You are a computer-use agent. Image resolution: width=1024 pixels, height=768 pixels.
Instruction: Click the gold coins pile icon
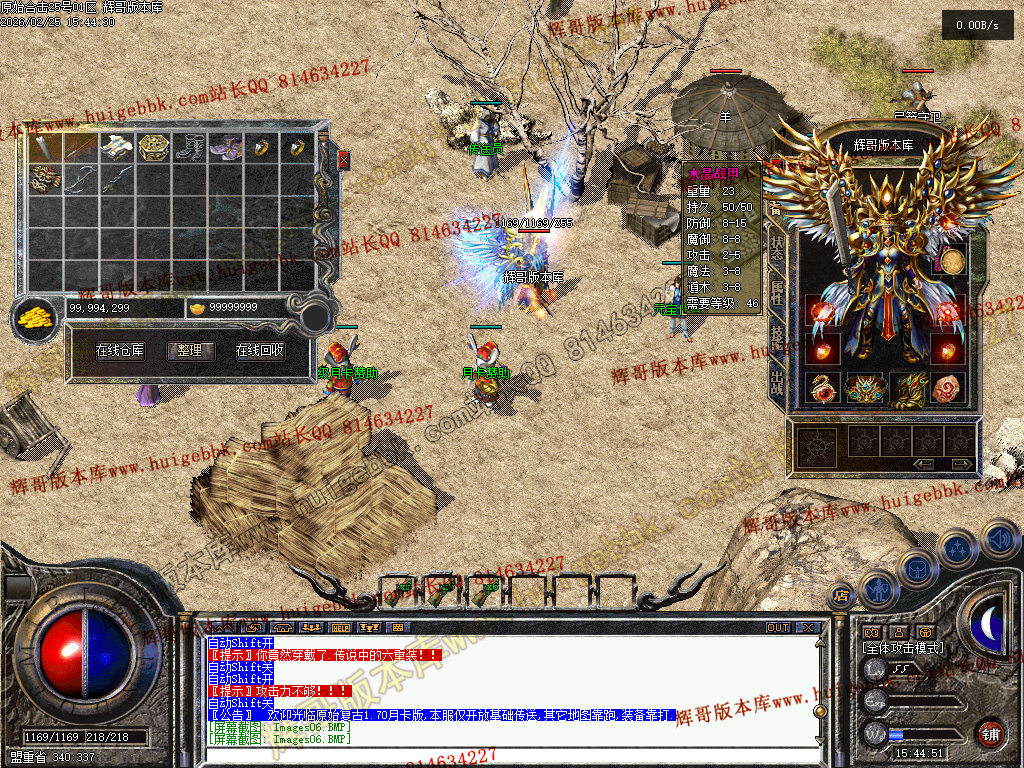point(36,319)
